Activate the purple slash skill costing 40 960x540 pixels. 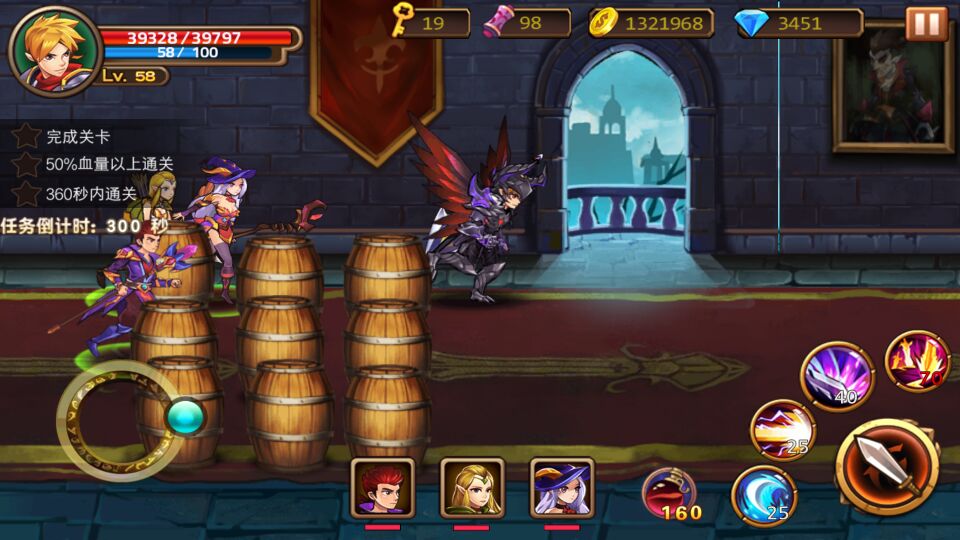coord(837,375)
